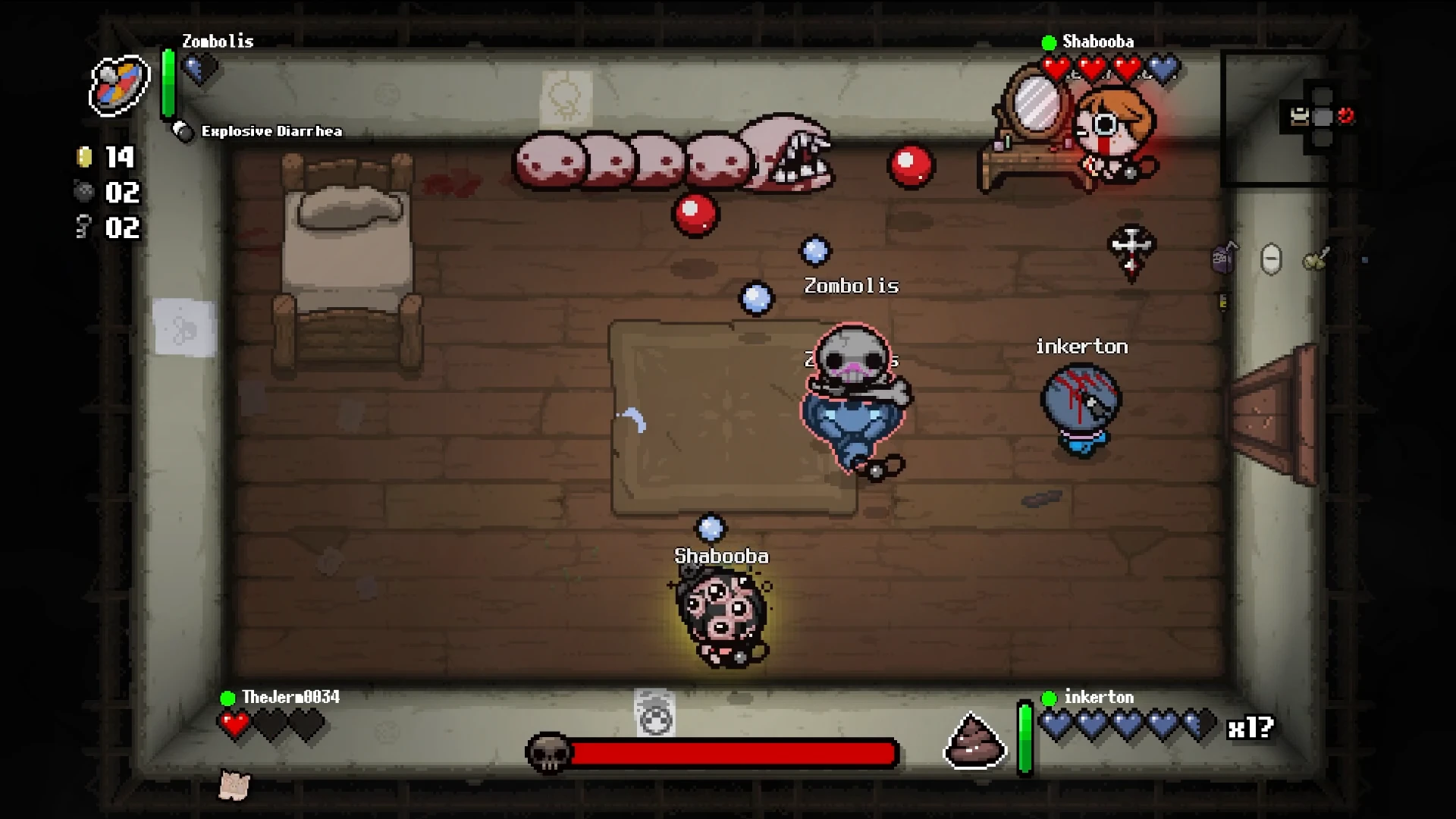This screenshot has width=1456, height=819.
Task: Select the spinning dartboard active item icon
Action: click(x=119, y=85)
